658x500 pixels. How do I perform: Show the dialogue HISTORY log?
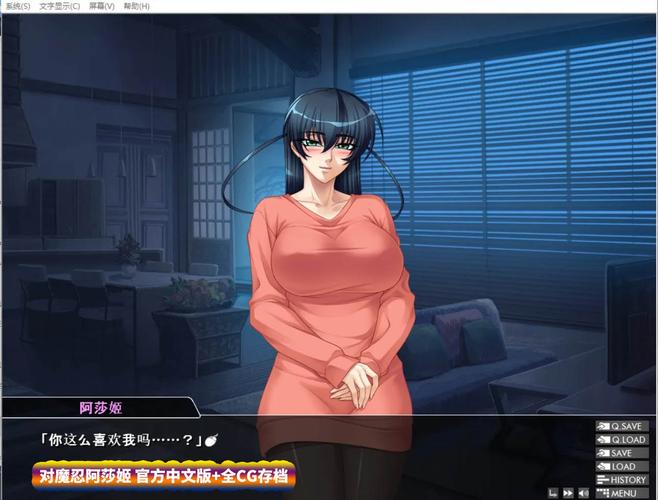point(621,480)
